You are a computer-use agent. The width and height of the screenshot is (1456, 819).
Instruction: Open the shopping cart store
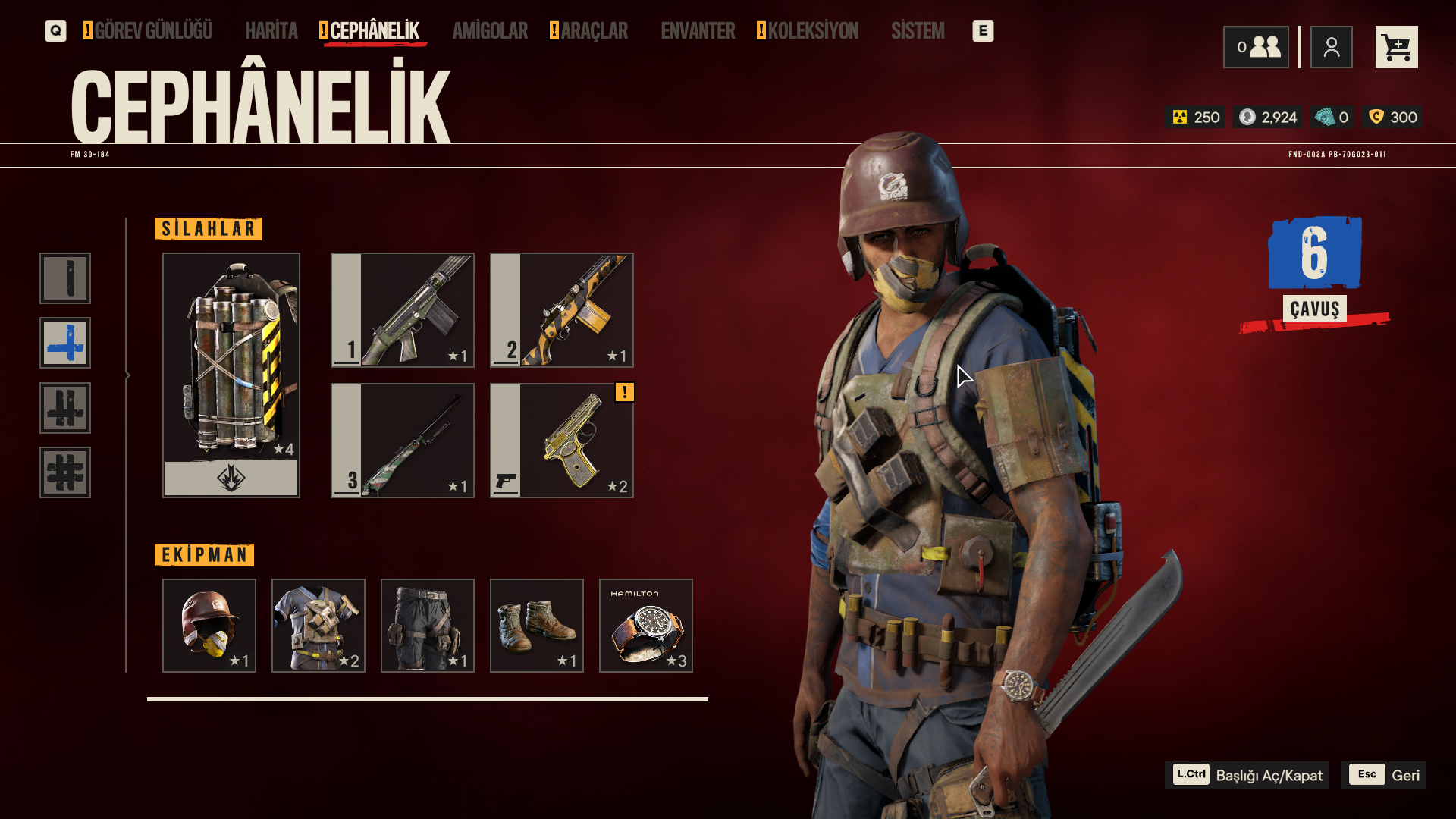[1396, 47]
